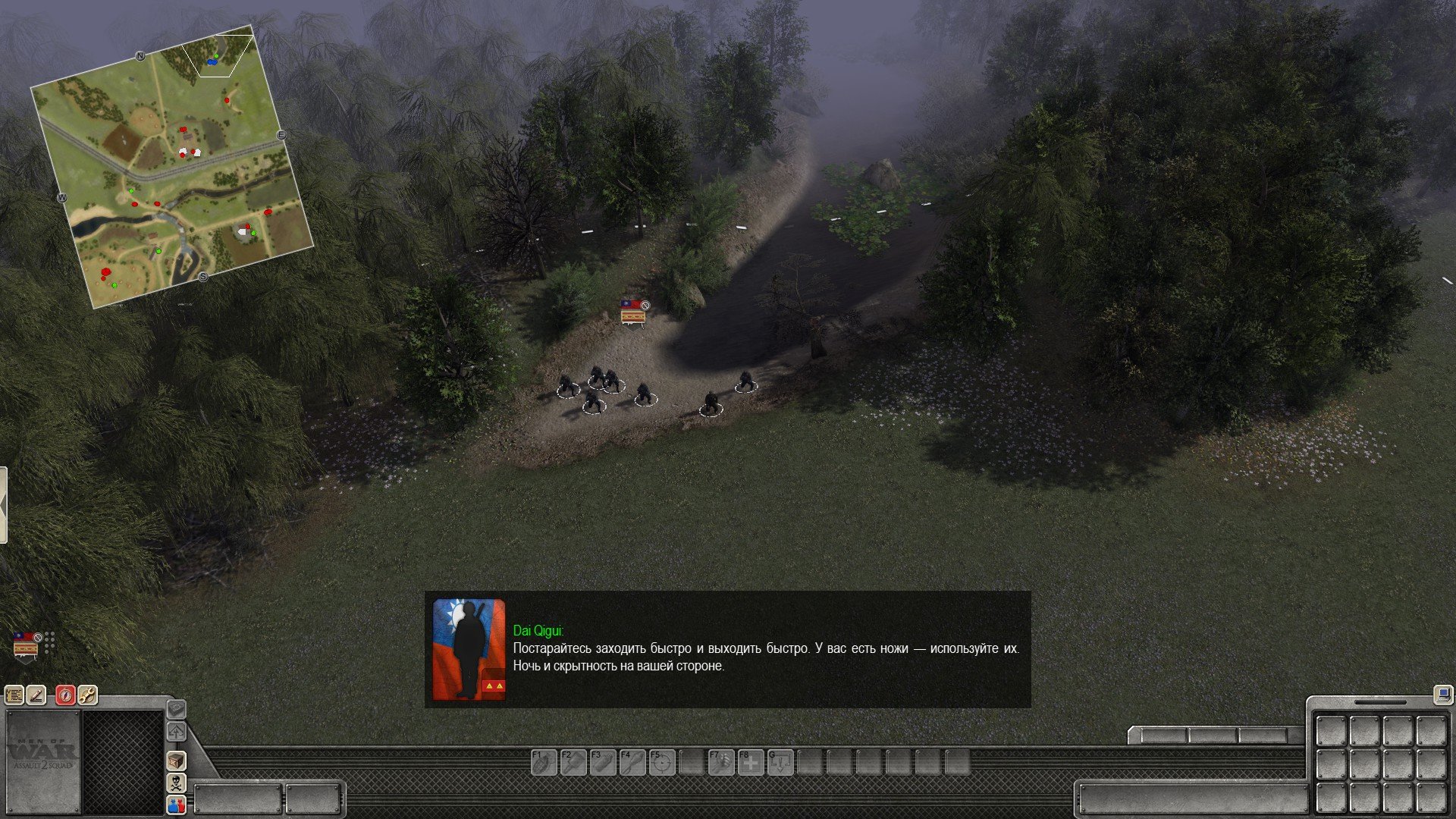Image resolution: width=1456 pixels, height=819 pixels.
Task: Select the F1 frag grenade action
Action: point(544,762)
